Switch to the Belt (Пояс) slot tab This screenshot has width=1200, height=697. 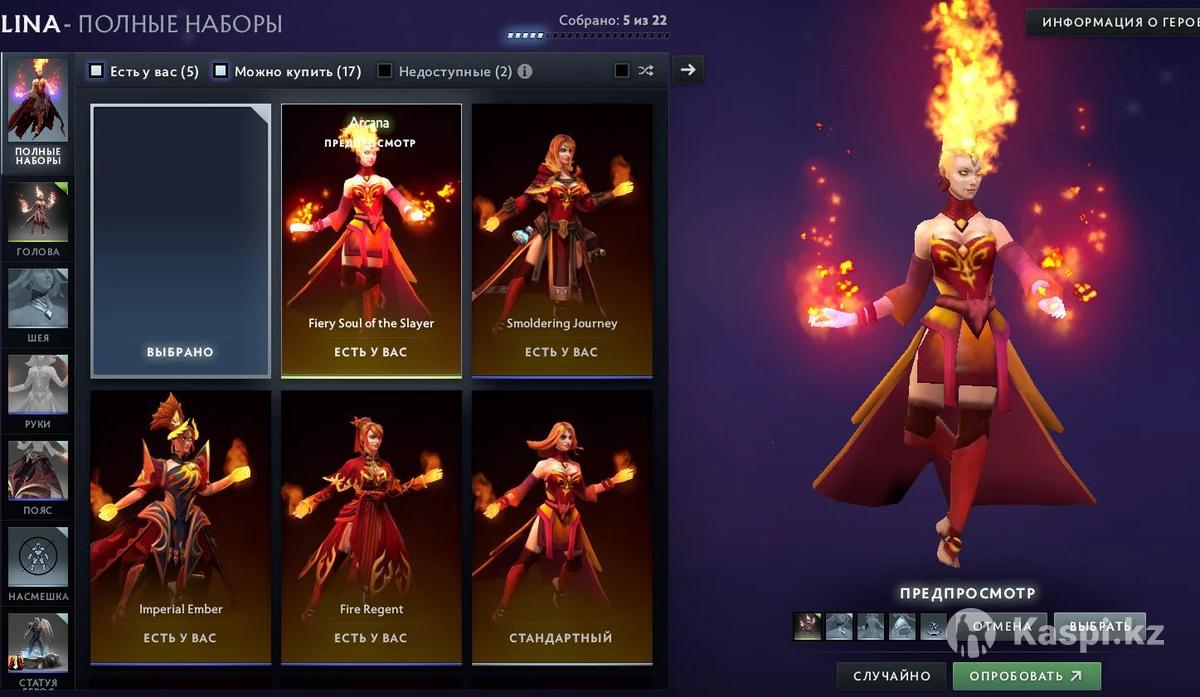(38, 476)
